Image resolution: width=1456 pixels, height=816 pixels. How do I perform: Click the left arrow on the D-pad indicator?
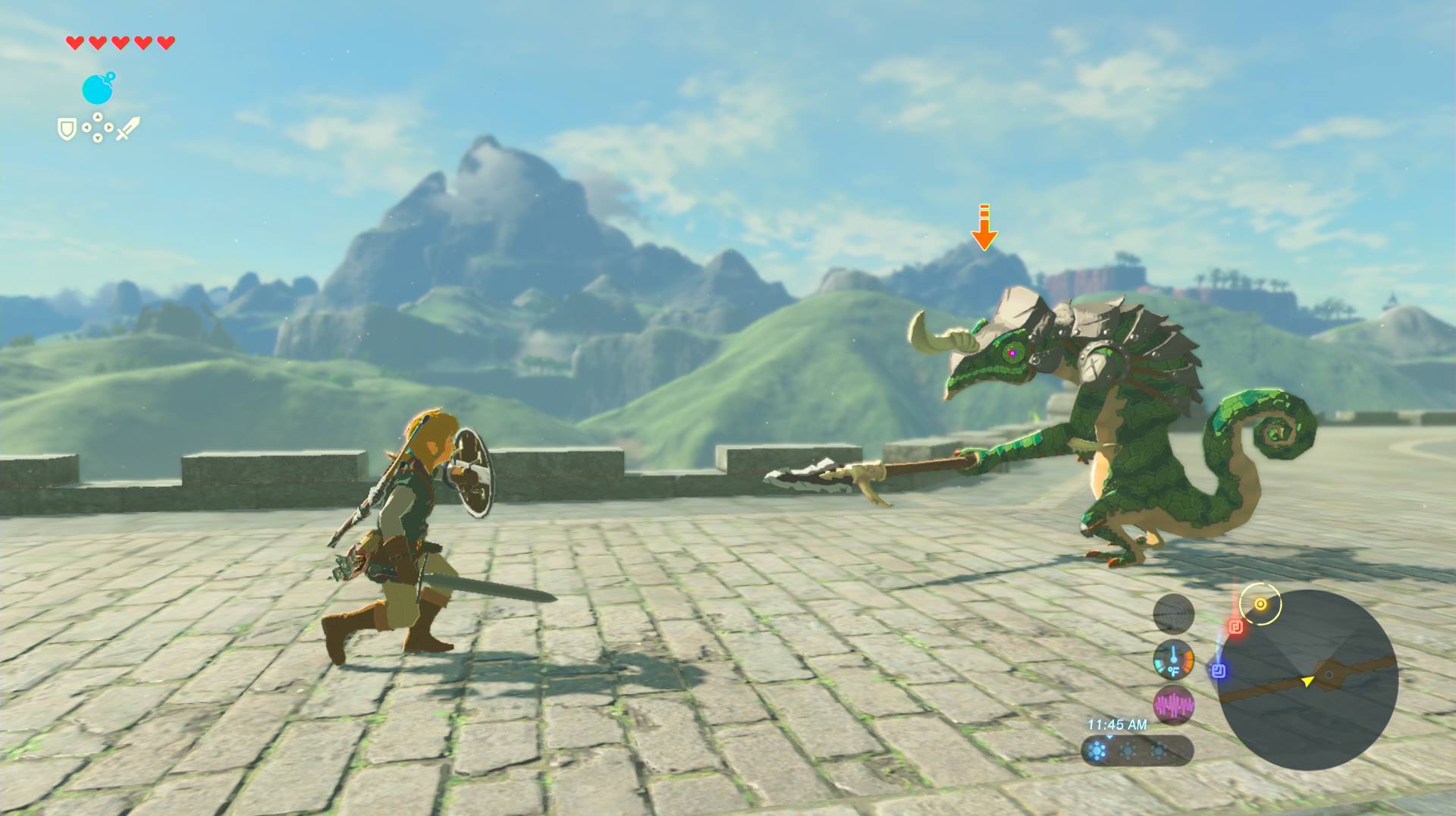click(x=86, y=127)
